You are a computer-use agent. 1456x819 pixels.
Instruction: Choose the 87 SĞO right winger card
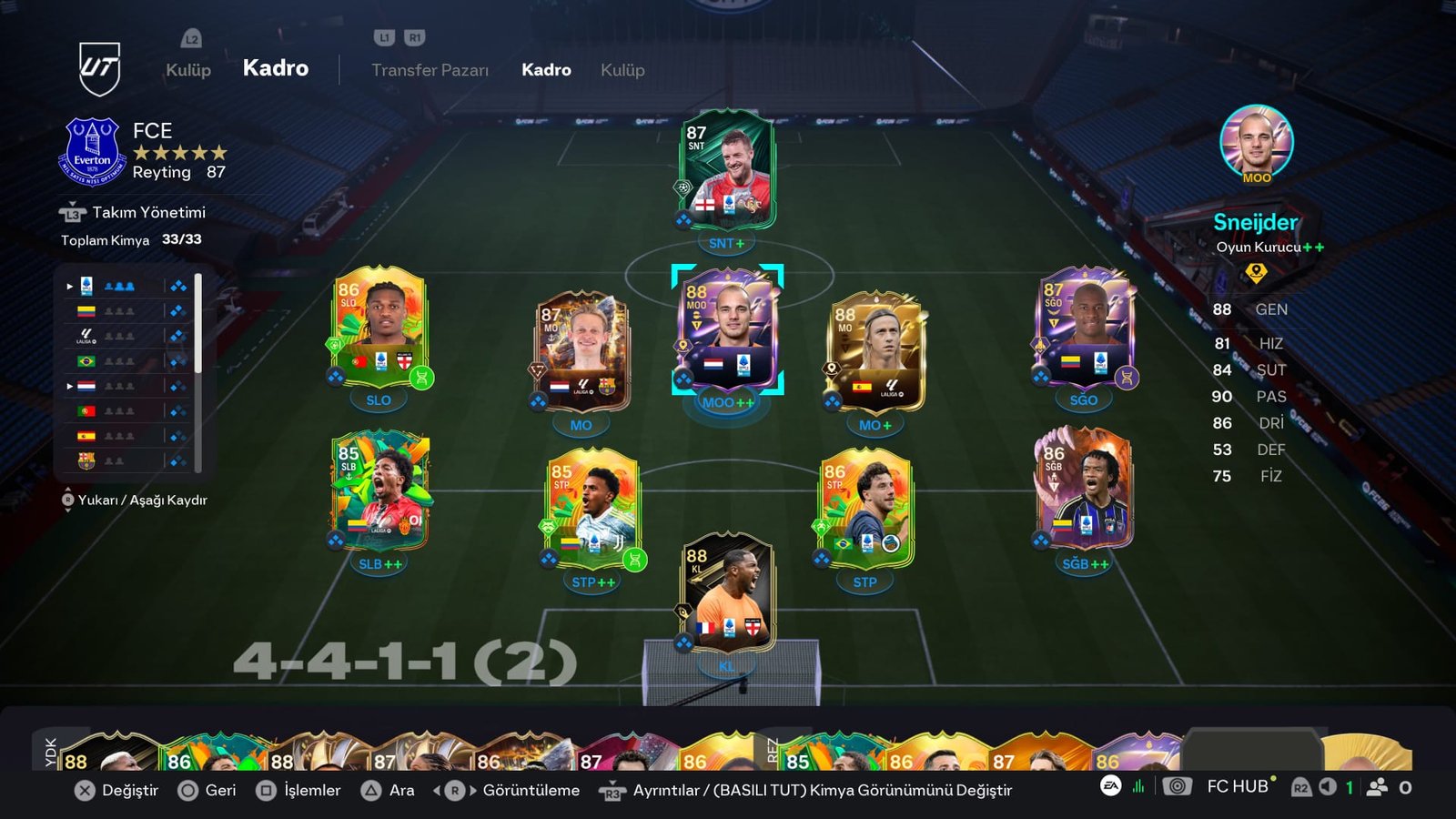tap(1083, 328)
